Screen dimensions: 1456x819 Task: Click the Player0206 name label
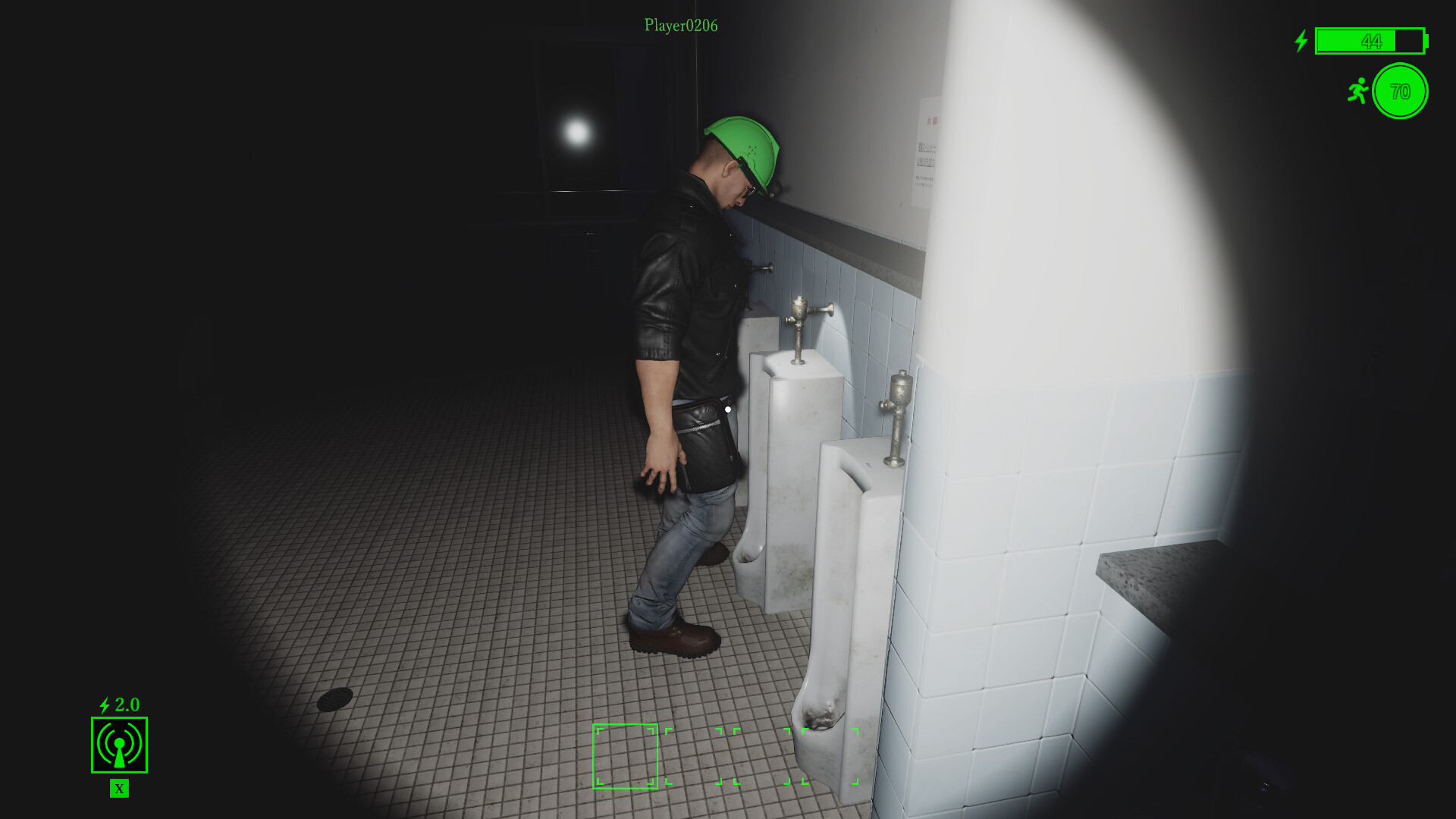point(680,24)
